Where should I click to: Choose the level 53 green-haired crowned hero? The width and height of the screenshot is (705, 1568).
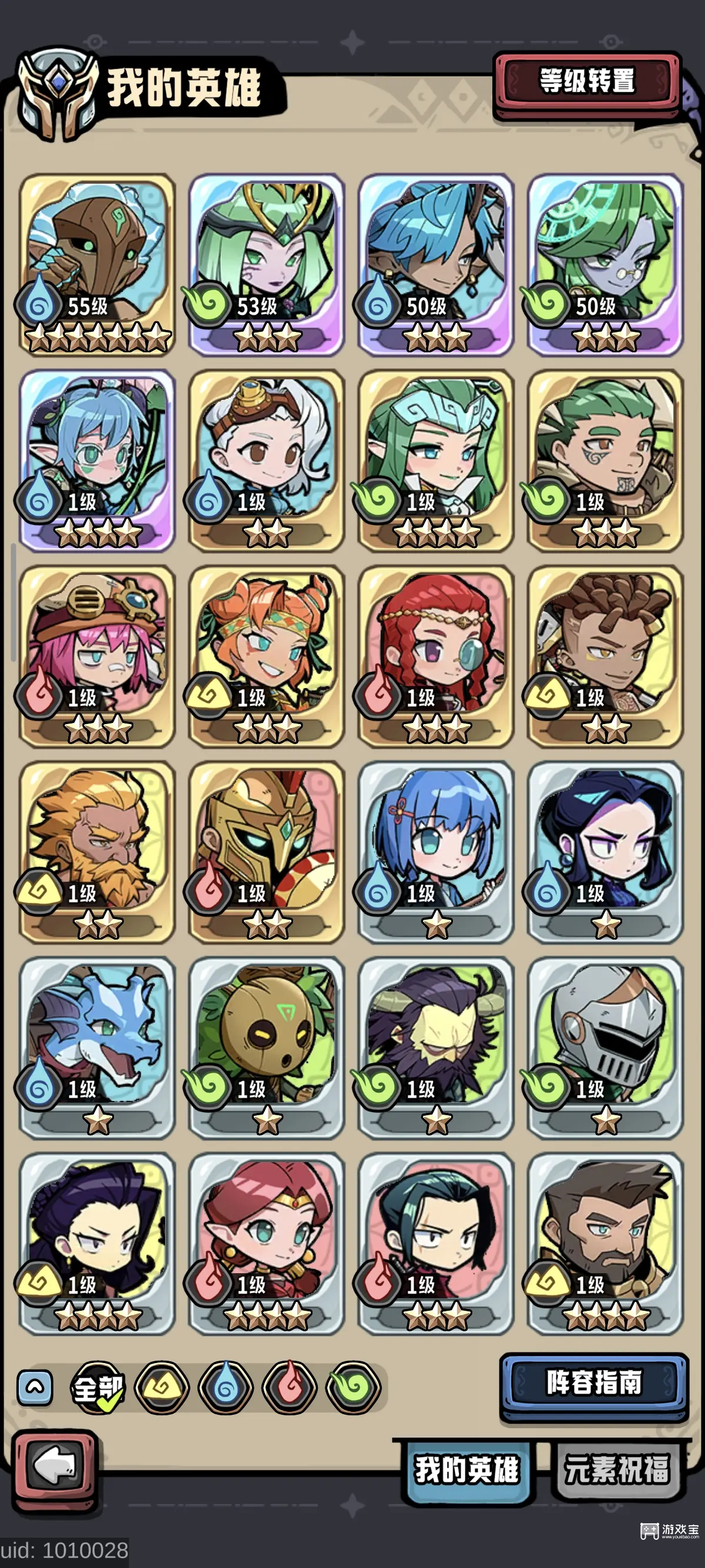coord(267,264)
